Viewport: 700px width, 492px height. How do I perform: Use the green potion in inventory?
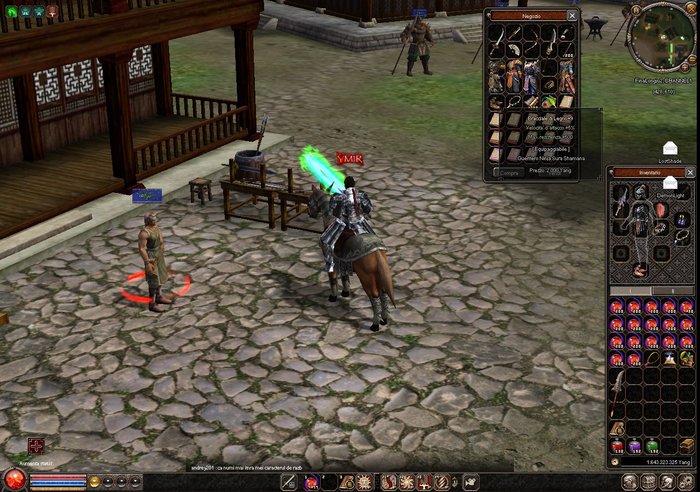[x=651, y=445]
